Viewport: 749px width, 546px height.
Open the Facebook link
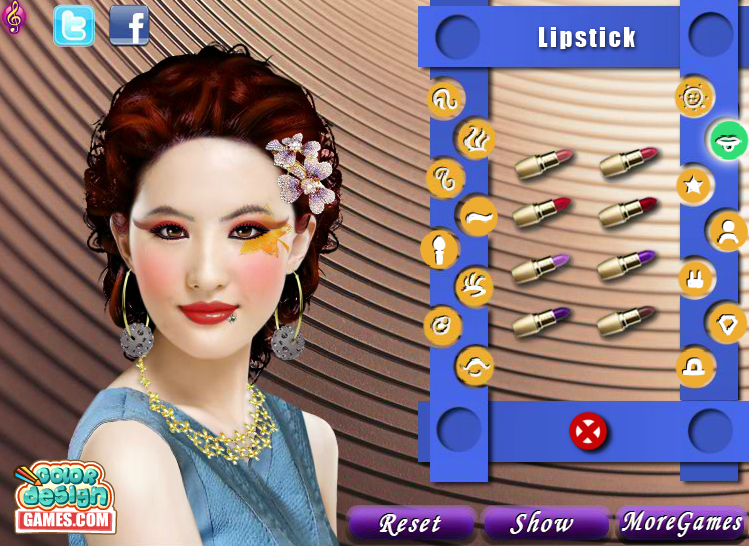[x=129, y=26]
